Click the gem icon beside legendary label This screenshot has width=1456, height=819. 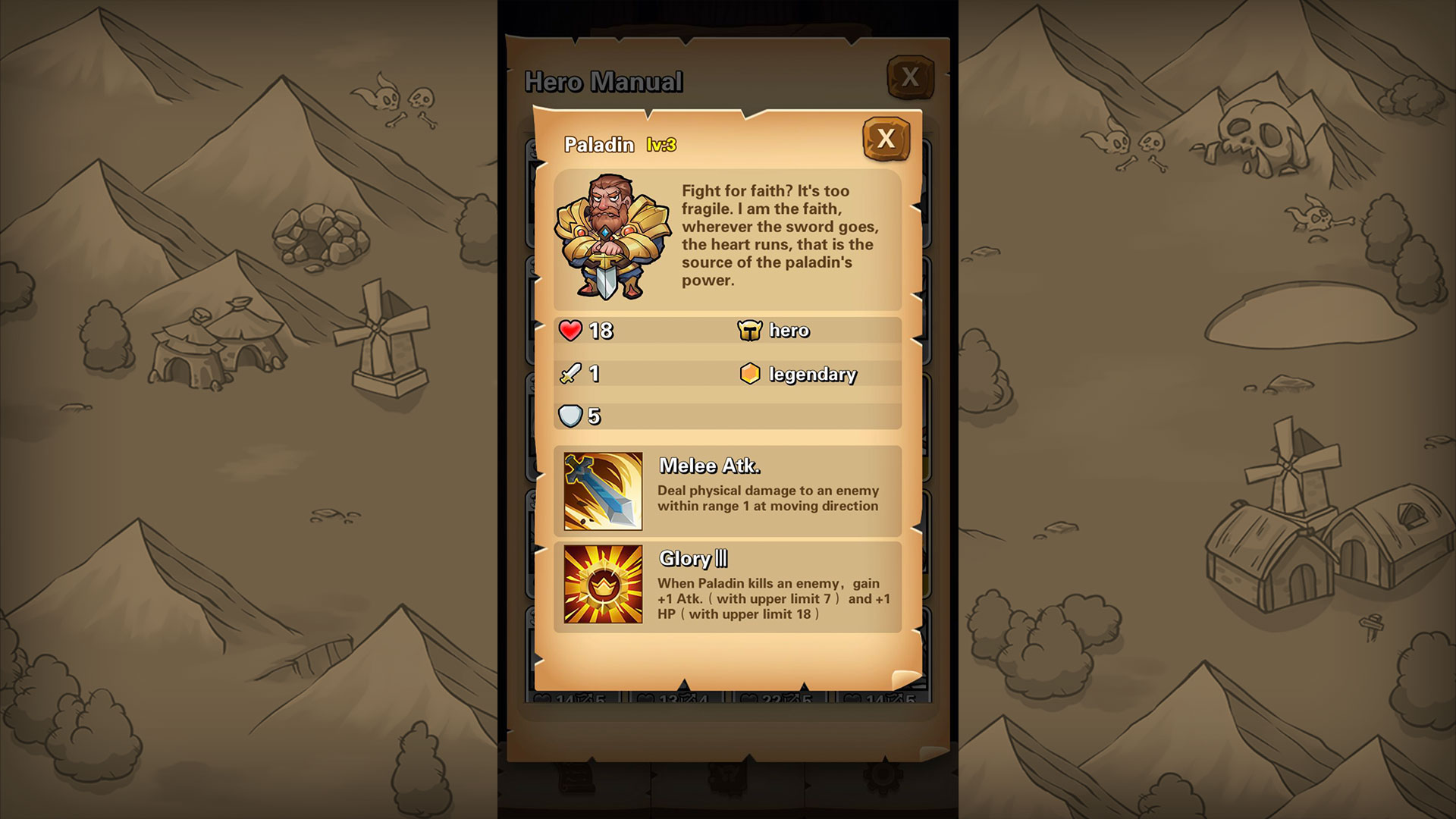click(751, 373)
